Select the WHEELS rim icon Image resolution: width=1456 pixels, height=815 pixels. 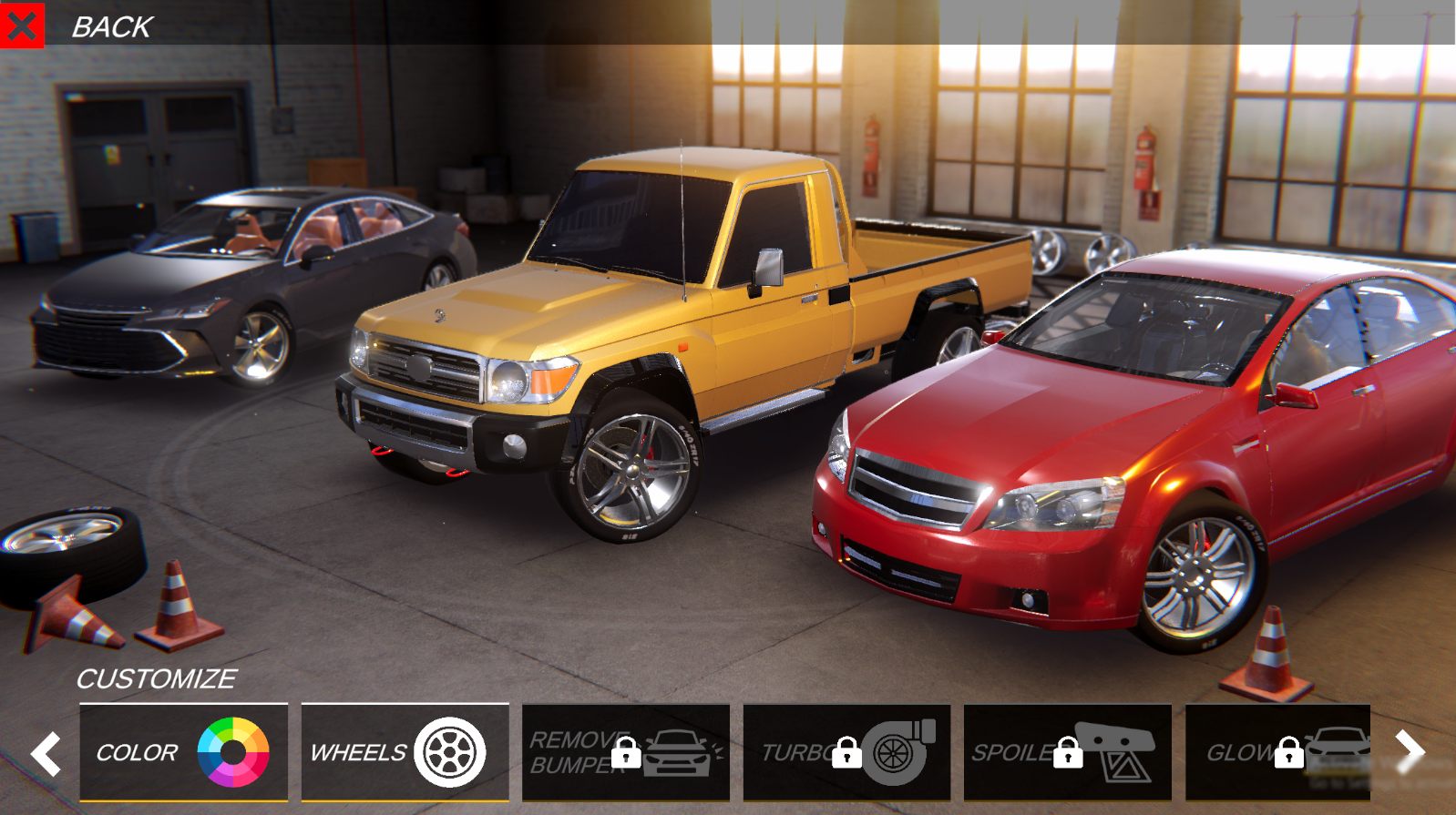[x=451, y=752]
